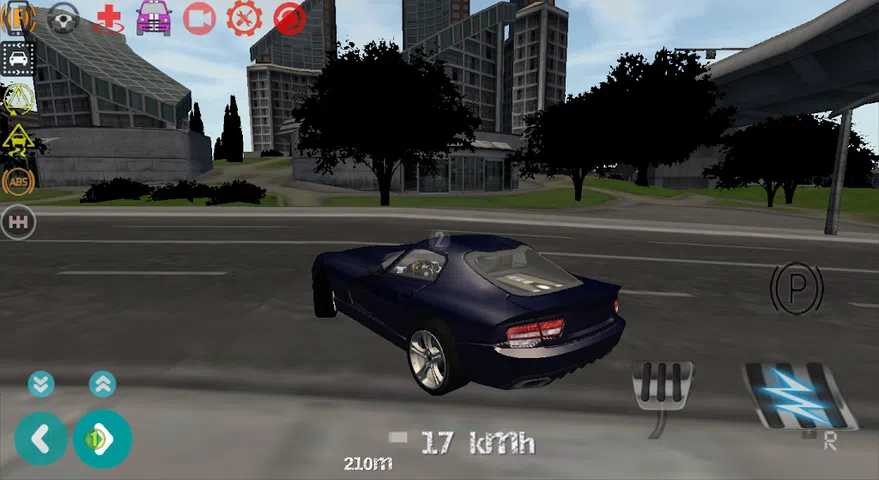Tap the red cross repair icon
The height and width of the screenshot is (480, 879).
108,18
